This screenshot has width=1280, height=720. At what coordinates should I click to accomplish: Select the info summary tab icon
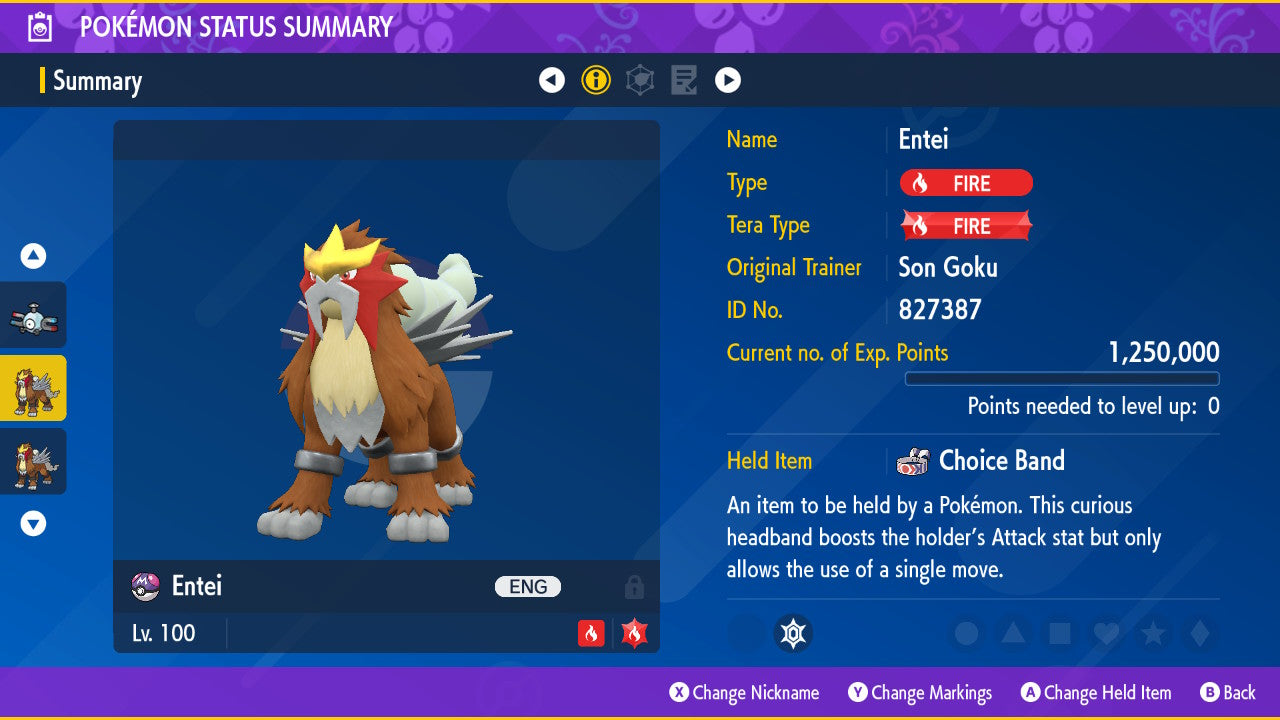coord(596,80)
